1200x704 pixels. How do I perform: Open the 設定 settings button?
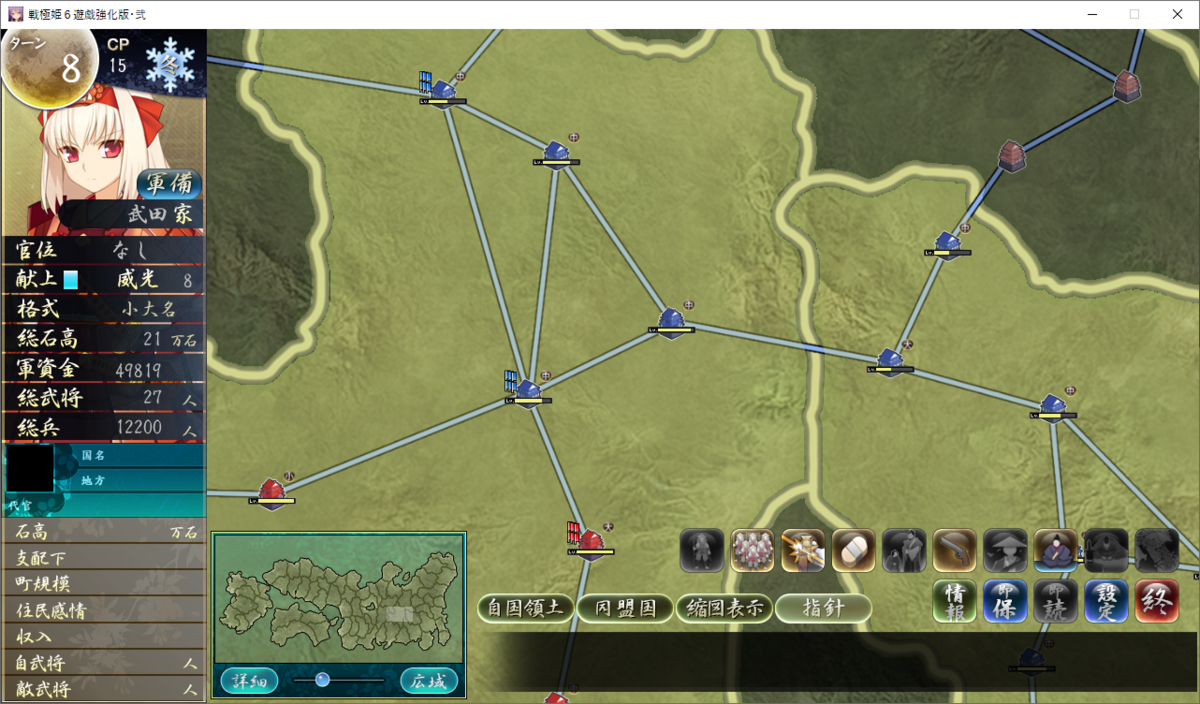click(x=1106, y=601)
